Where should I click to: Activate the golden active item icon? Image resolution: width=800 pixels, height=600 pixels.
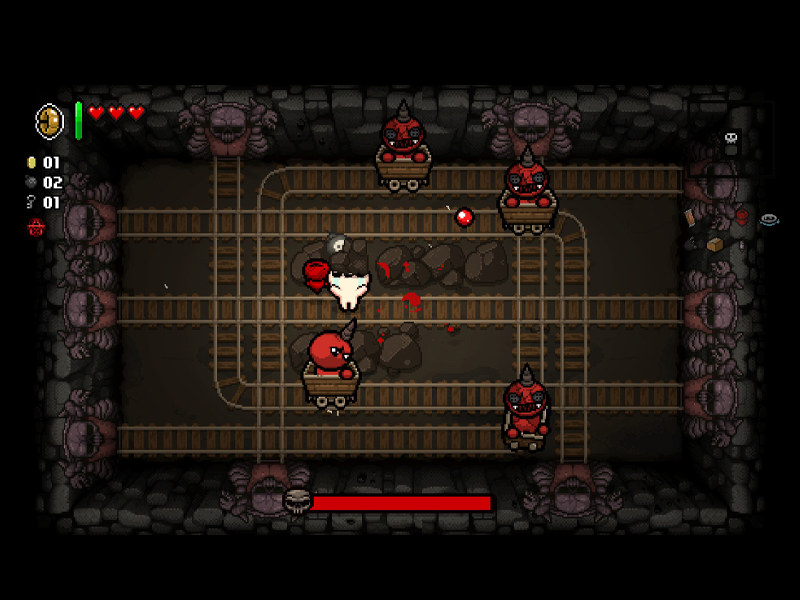(50, 121)
